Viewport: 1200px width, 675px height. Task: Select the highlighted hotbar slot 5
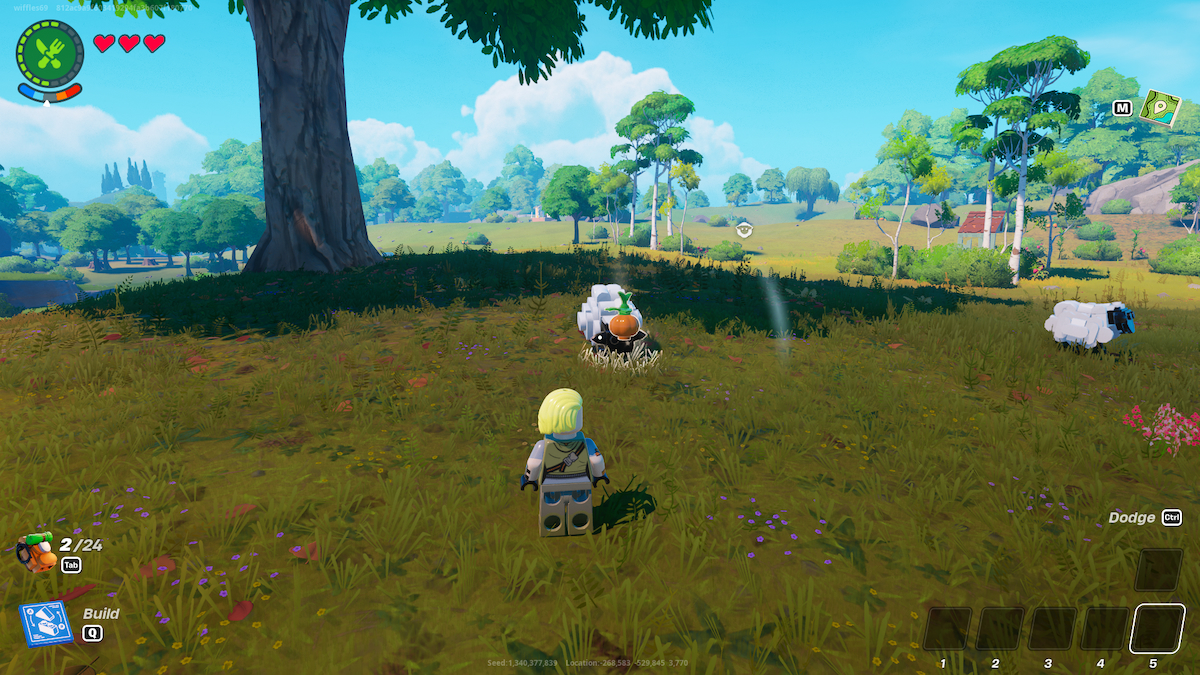(x=1157, y=629)
